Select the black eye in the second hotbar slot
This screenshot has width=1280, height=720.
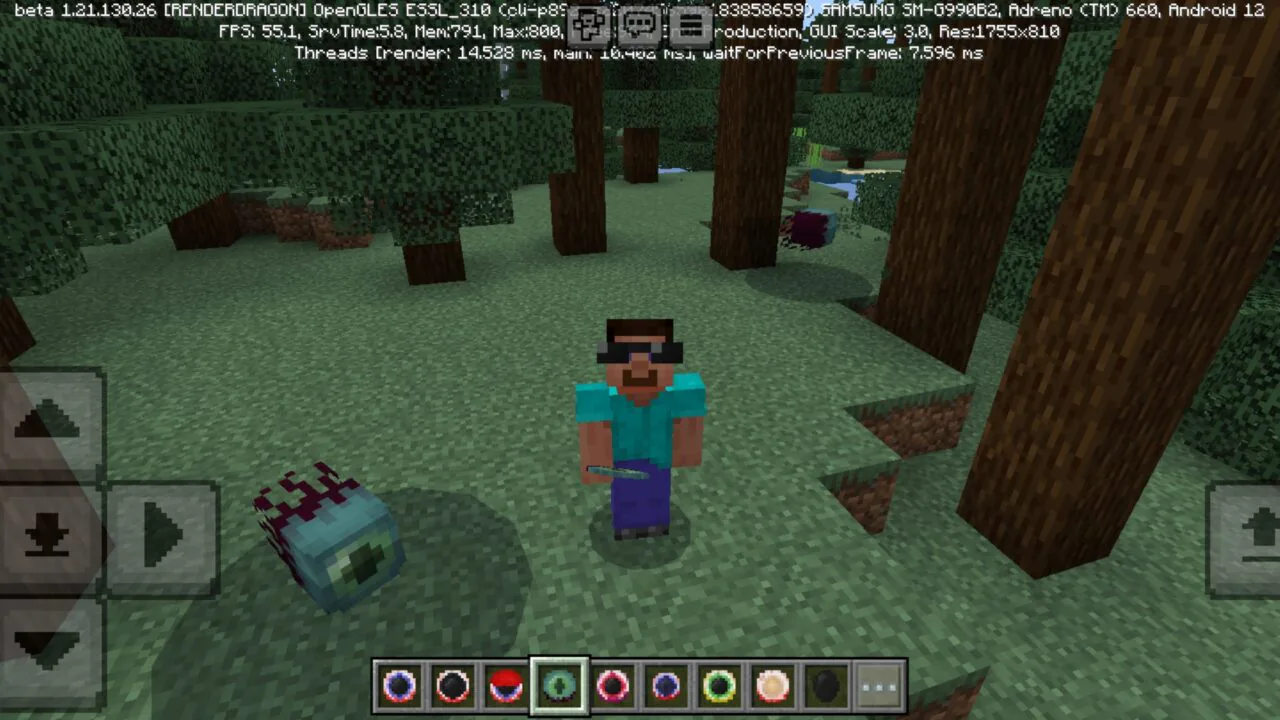pyautogui.click(x=452, y=684)
